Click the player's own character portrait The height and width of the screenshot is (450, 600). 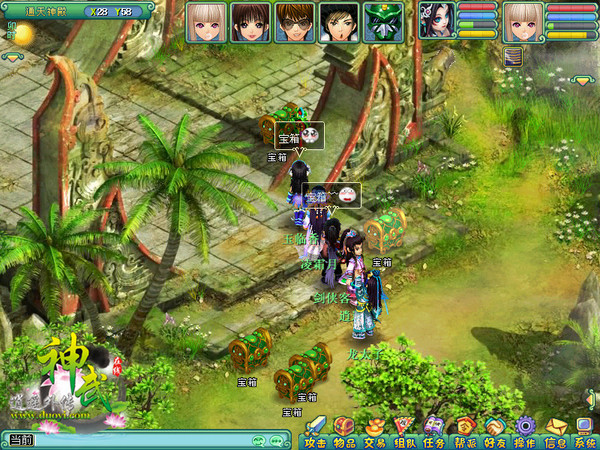pyautogui.click(x=522, y=21)
